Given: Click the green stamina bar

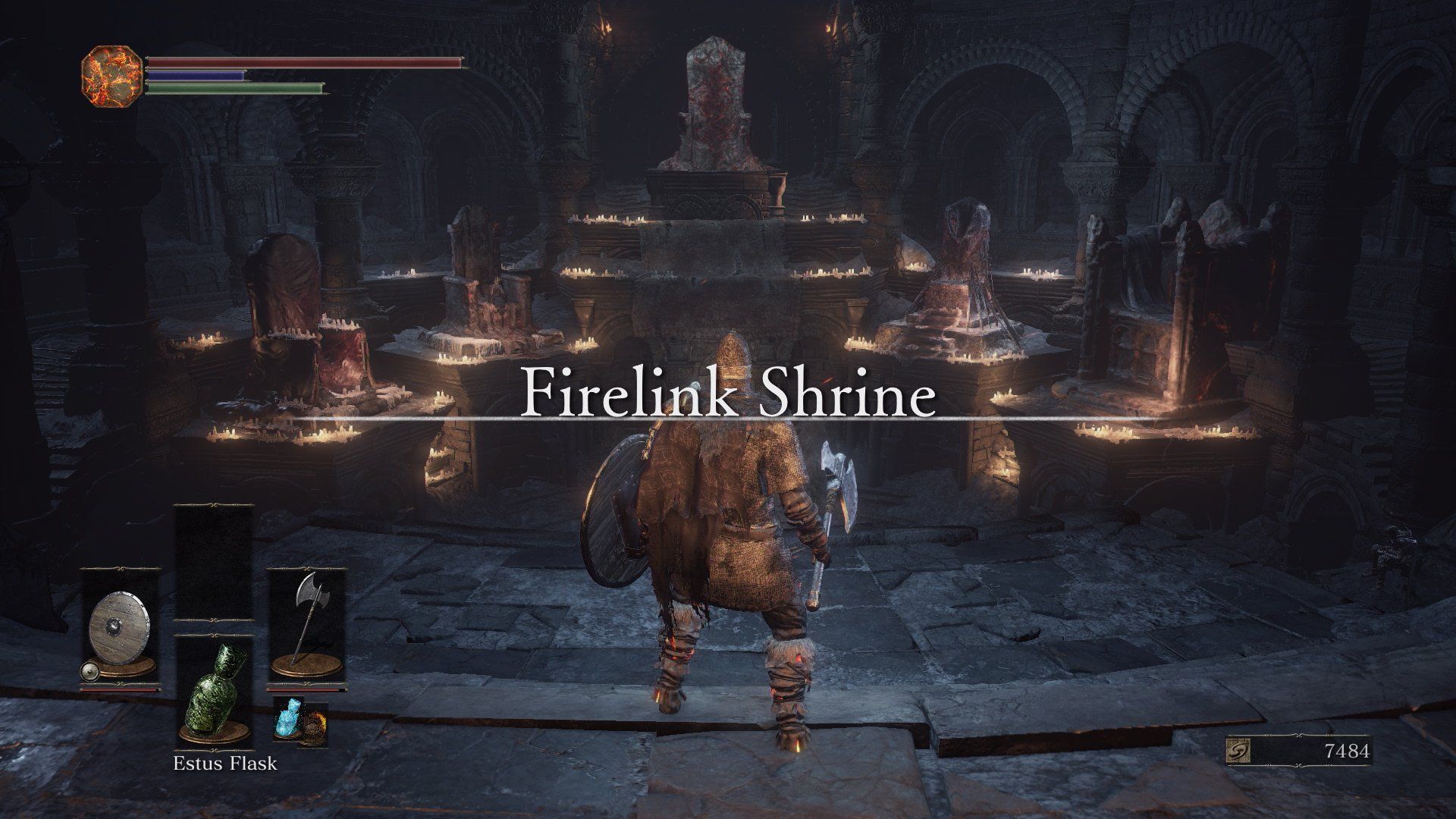Looking at the screenshot, I should 234,88.
